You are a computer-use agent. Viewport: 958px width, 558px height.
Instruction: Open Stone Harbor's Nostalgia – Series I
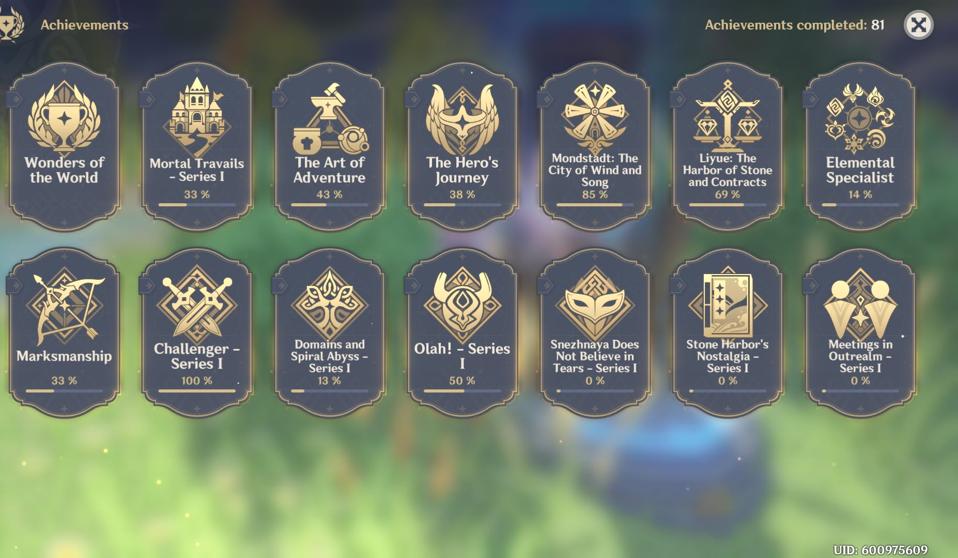click(x=727, y=331)
